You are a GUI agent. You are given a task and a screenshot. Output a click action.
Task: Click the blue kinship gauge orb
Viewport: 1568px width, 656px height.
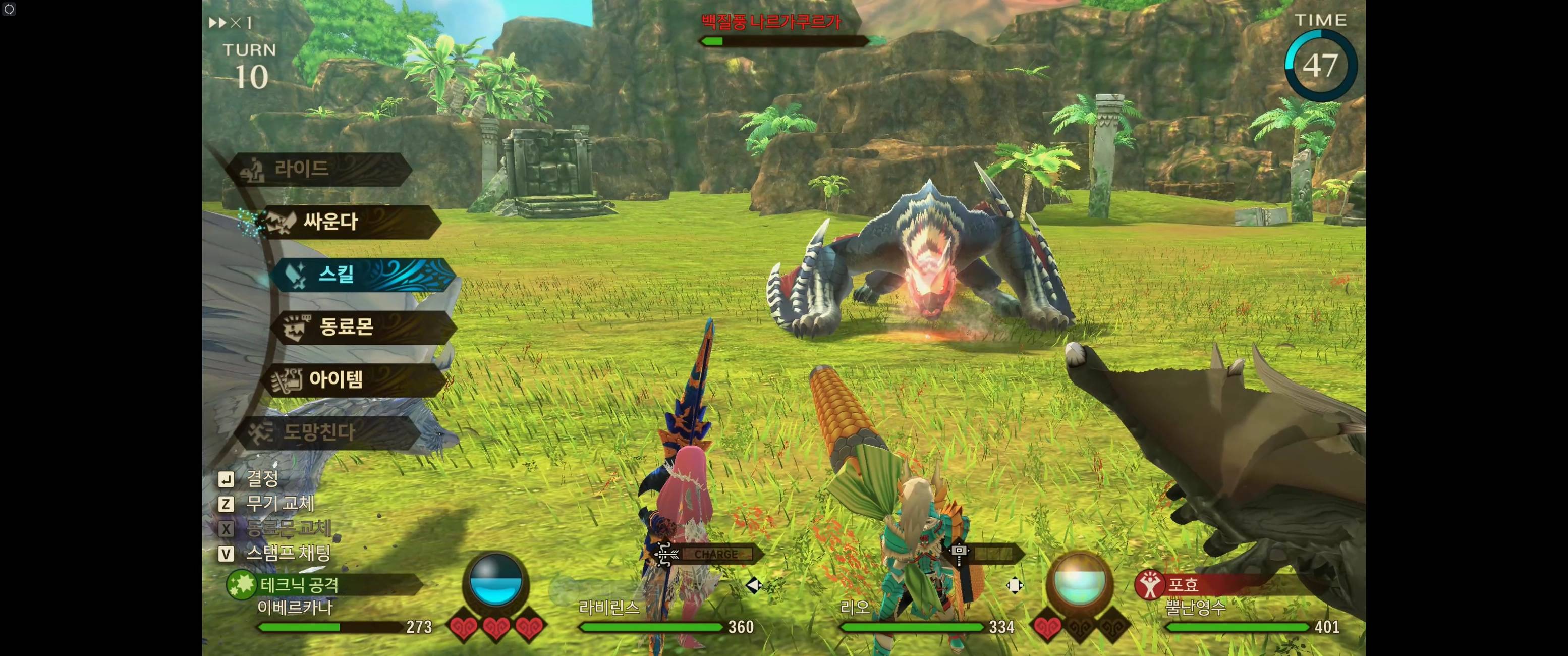[x=495, y=583]
